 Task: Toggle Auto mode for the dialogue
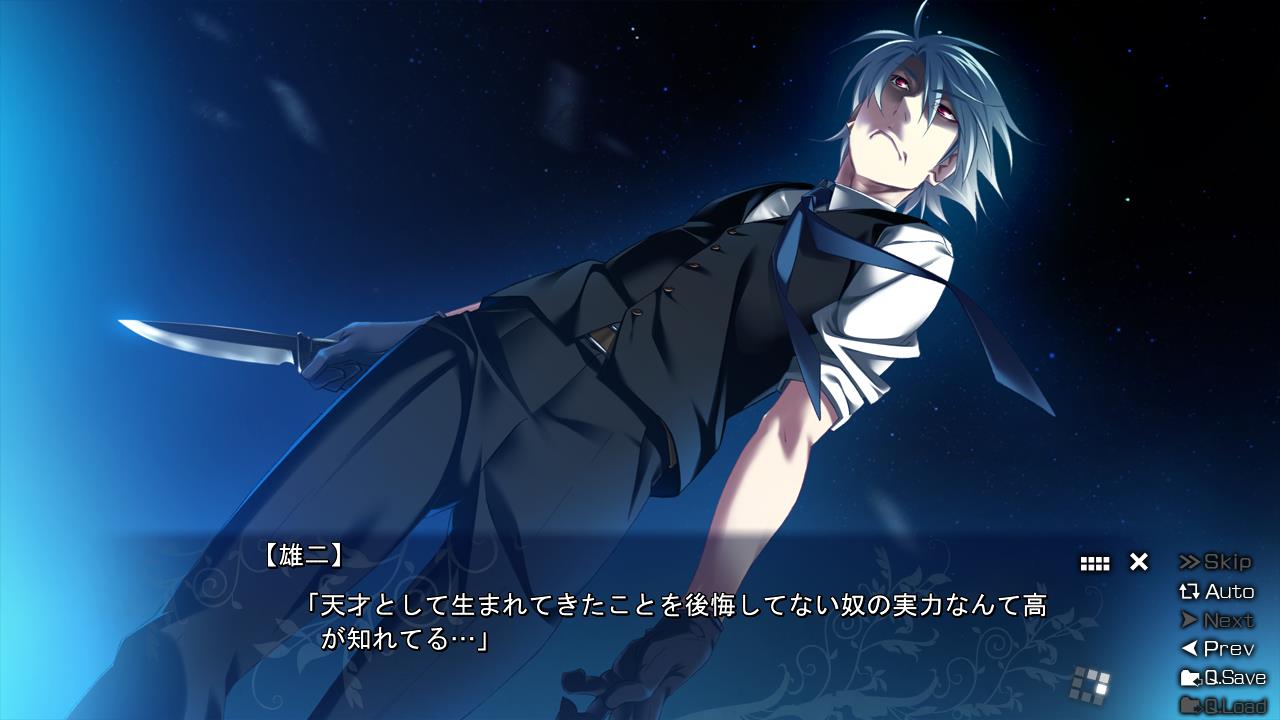[1216, 591]
